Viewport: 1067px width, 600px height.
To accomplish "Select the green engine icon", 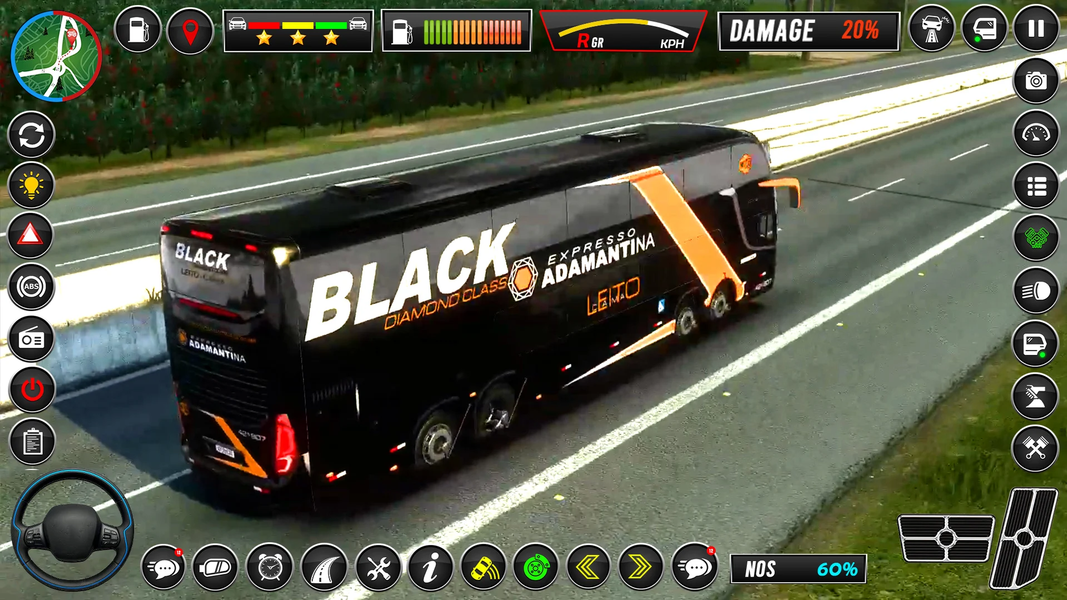I will pyautogui.click(x=1036, y=238).
